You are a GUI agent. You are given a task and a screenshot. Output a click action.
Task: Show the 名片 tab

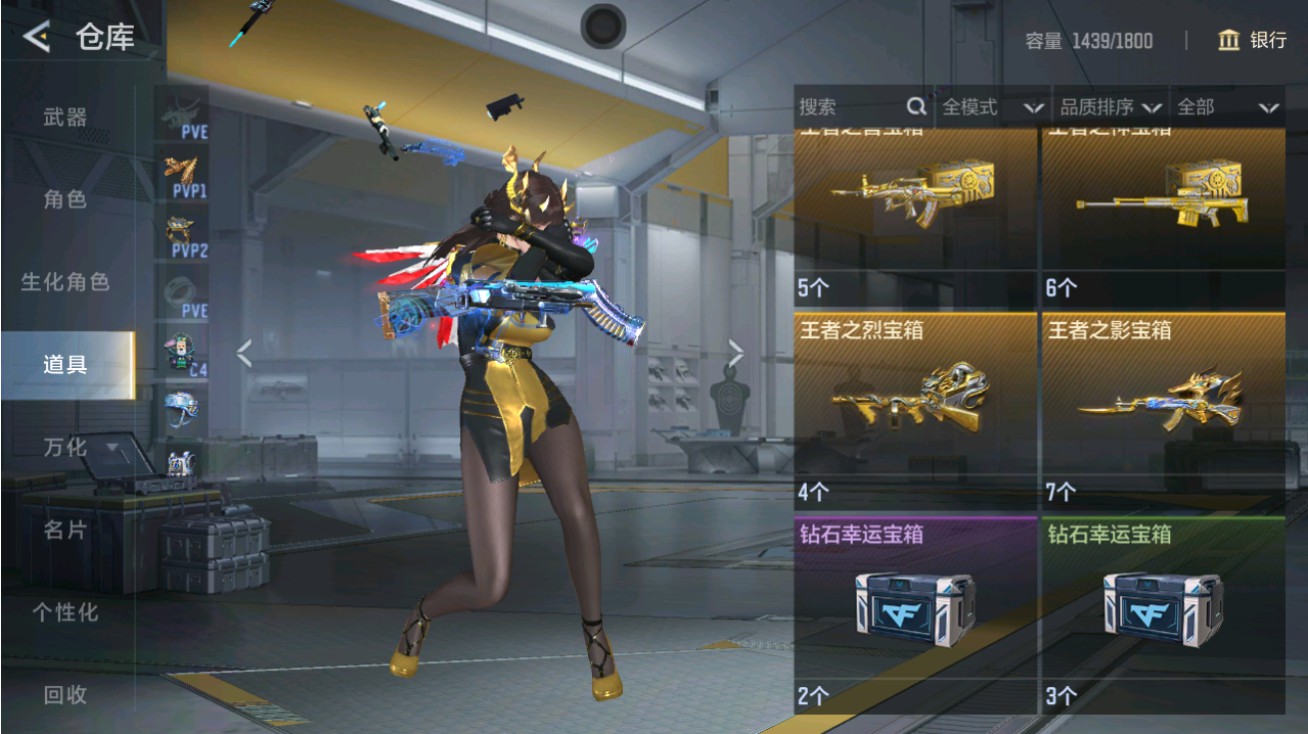(x=65, y=530)
